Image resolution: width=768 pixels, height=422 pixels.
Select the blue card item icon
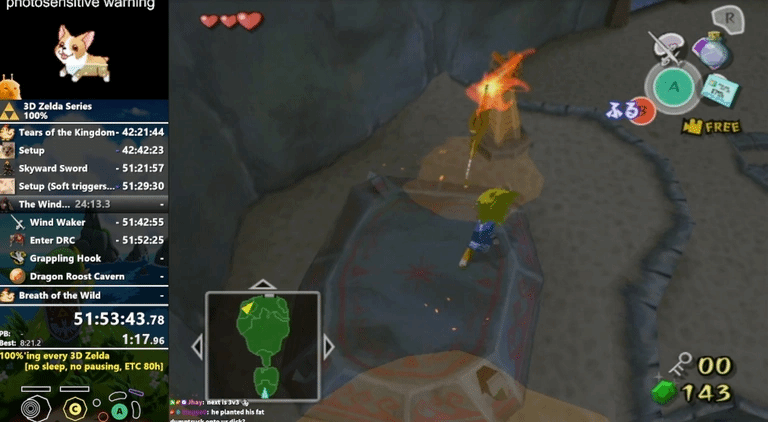coord(718,90)
